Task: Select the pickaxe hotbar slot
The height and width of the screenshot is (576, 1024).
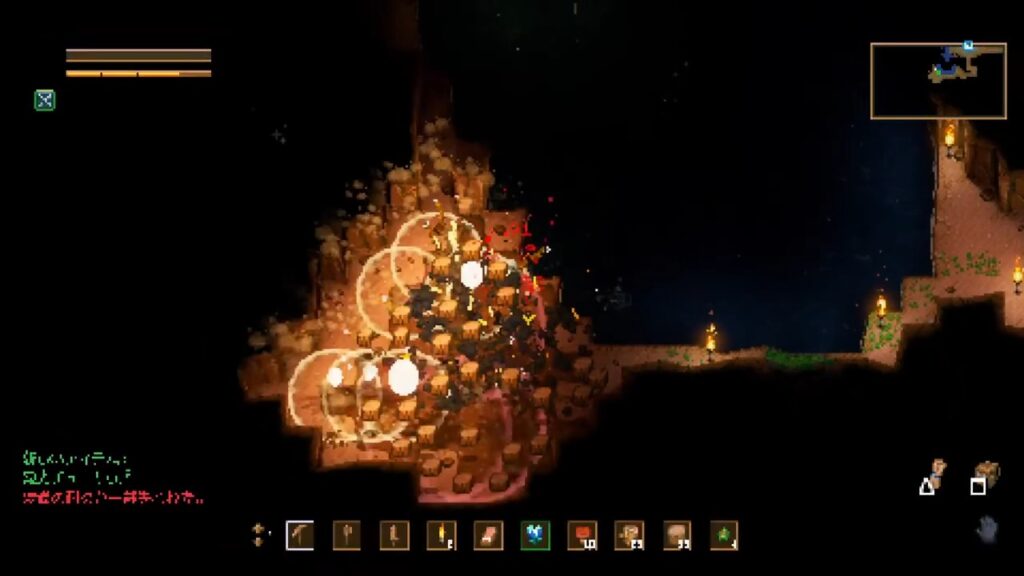Action: (300, 535)
